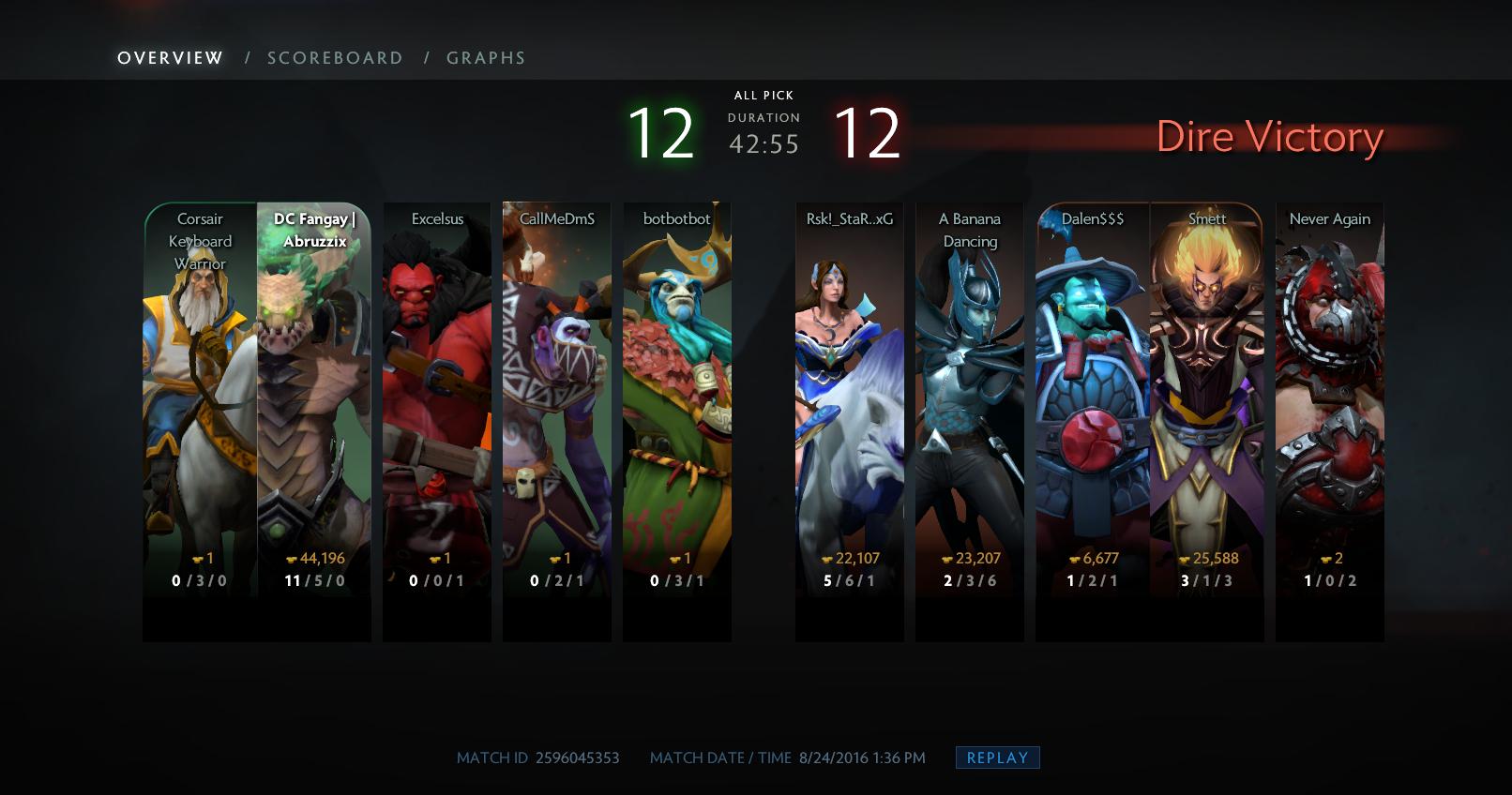Watch the match with the Replay button
1512x795 pixels.
click(997, 757)
